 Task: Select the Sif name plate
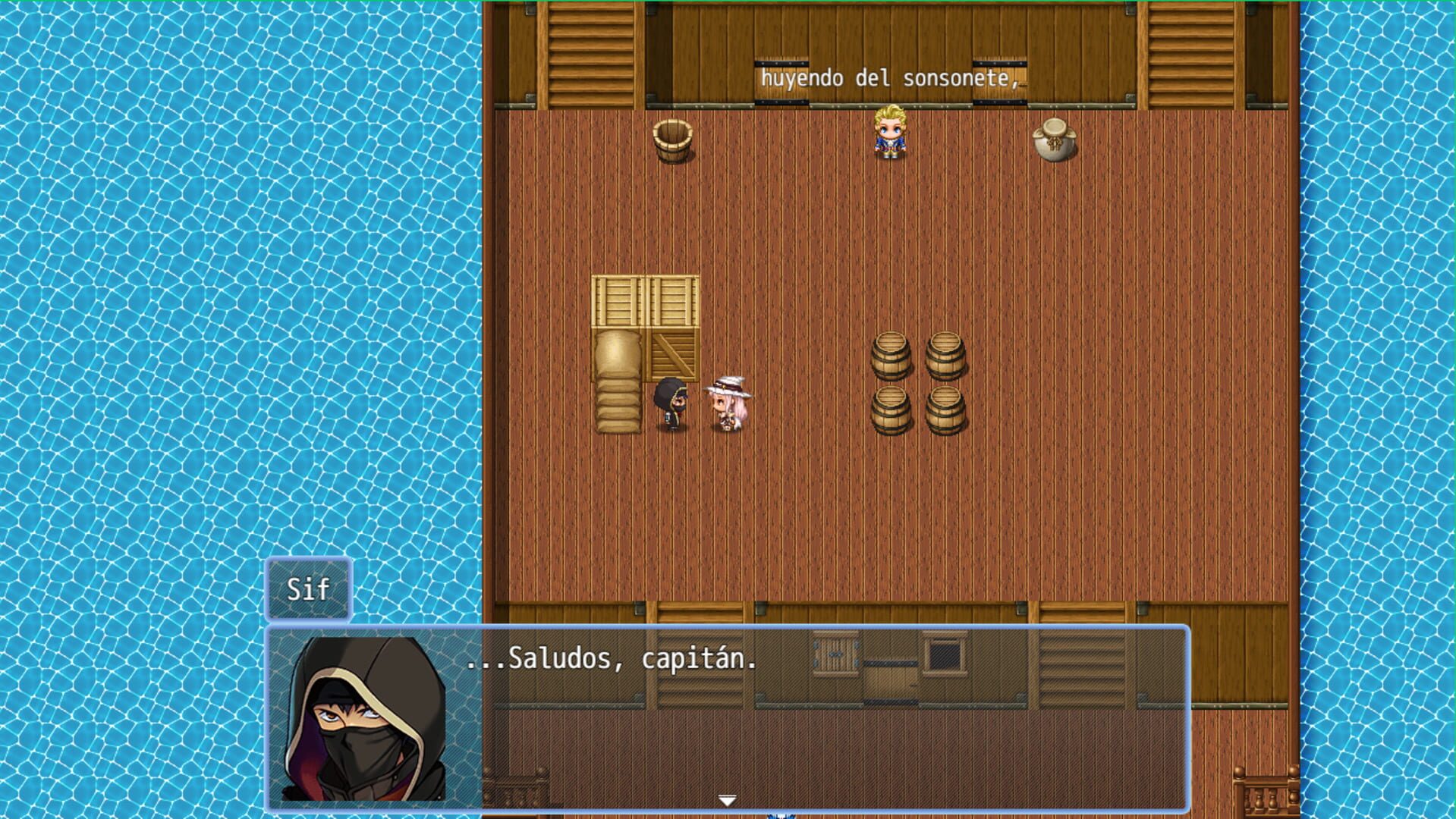click(x=309, y=588)
